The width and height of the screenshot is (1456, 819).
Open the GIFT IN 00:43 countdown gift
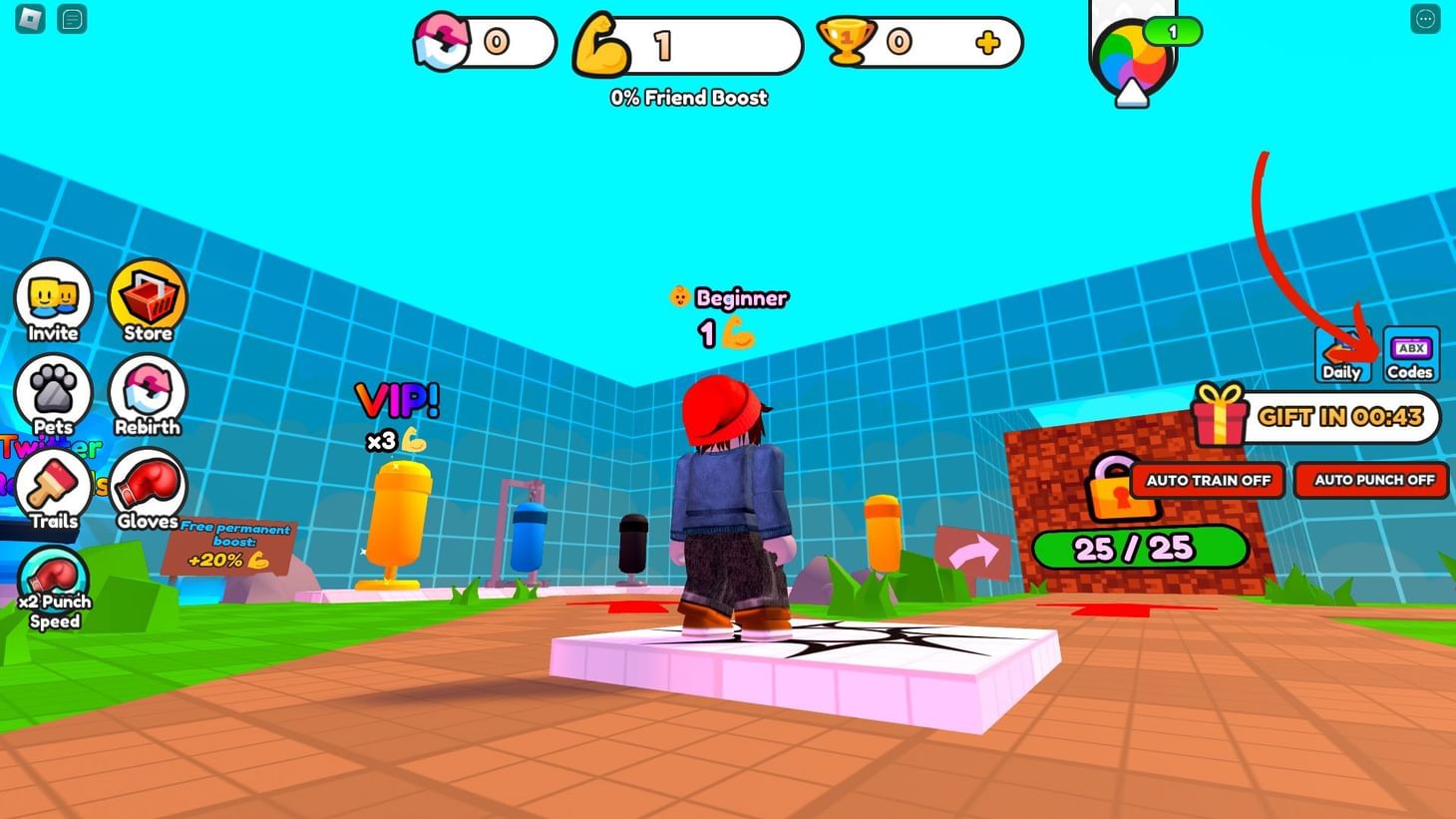1316,417
